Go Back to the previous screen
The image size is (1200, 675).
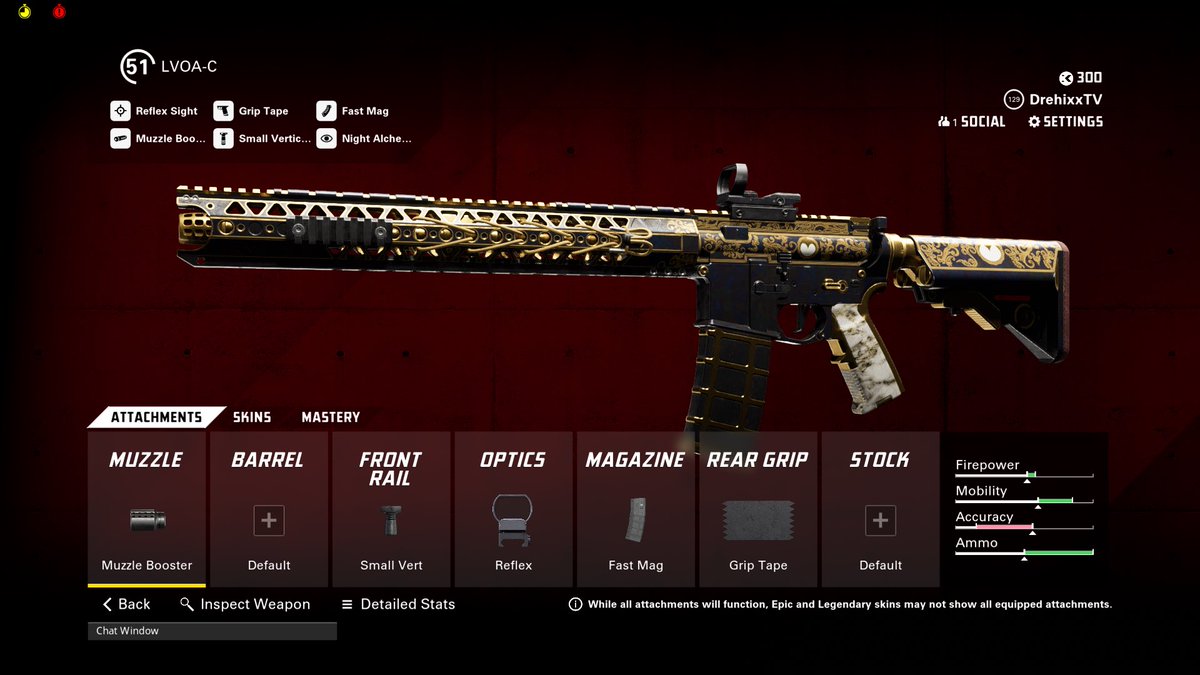click(127, 604)
